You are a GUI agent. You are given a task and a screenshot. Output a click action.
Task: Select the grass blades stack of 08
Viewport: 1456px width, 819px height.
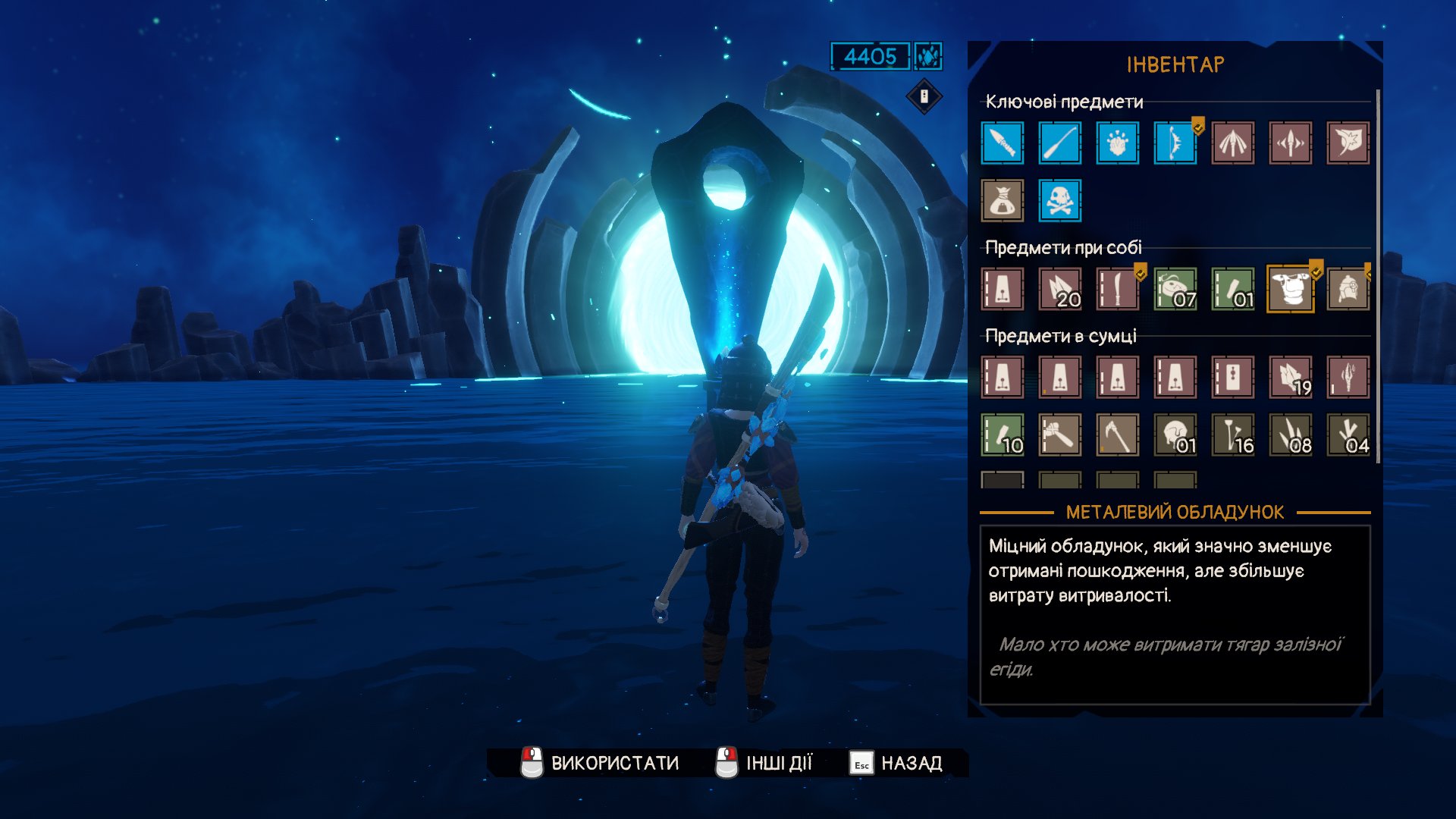[1290, 435]
